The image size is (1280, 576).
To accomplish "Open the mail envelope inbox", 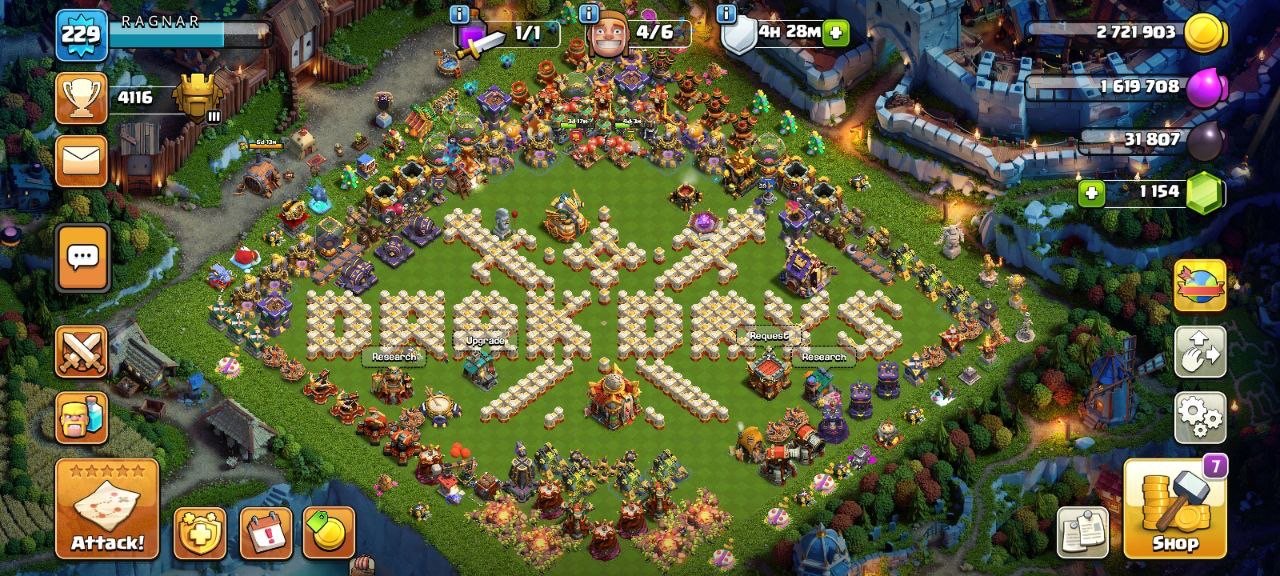I will pos(81,161).
